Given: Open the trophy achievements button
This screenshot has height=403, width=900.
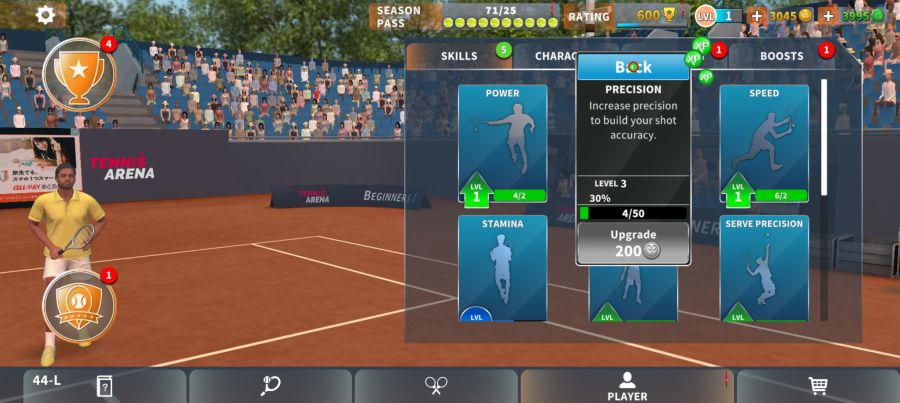Looking at the screenshot, I should point(79,72).
